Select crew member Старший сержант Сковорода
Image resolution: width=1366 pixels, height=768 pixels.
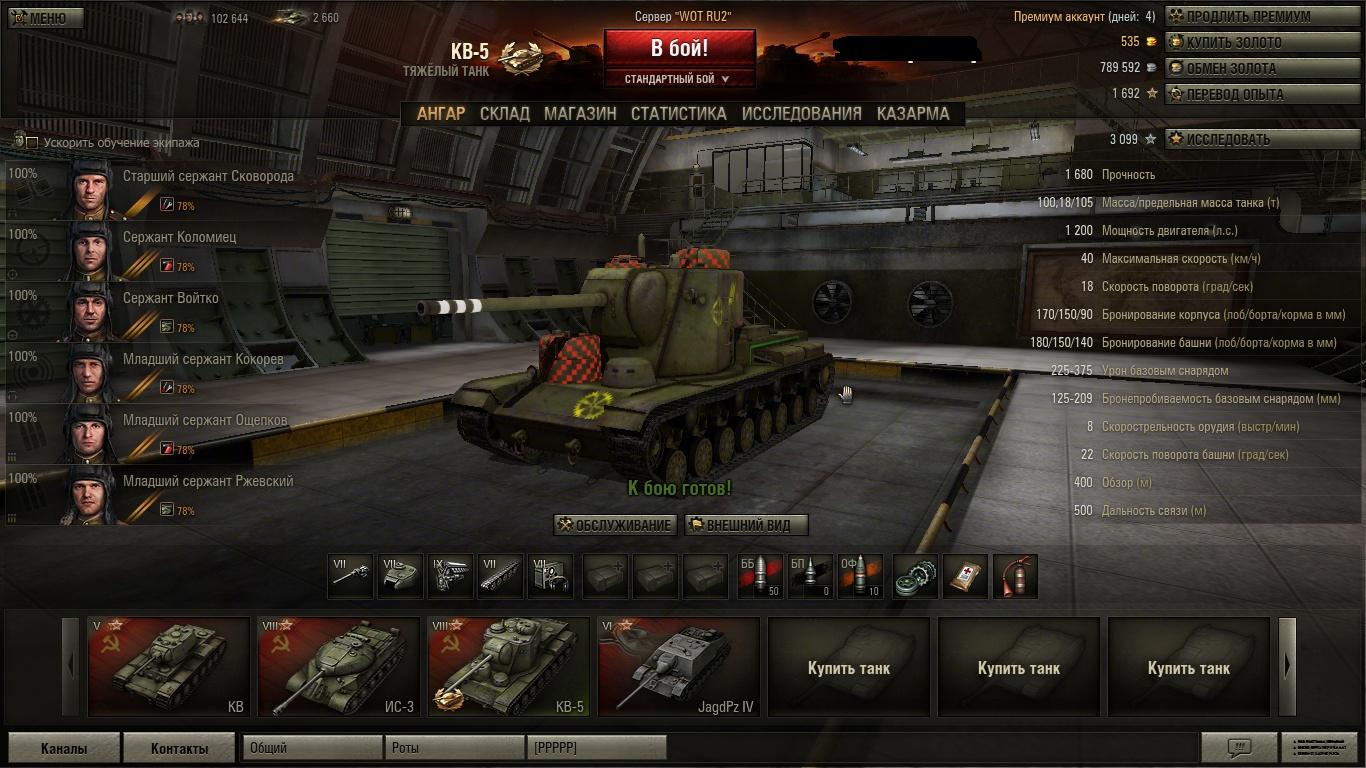[x=168, y=188]
